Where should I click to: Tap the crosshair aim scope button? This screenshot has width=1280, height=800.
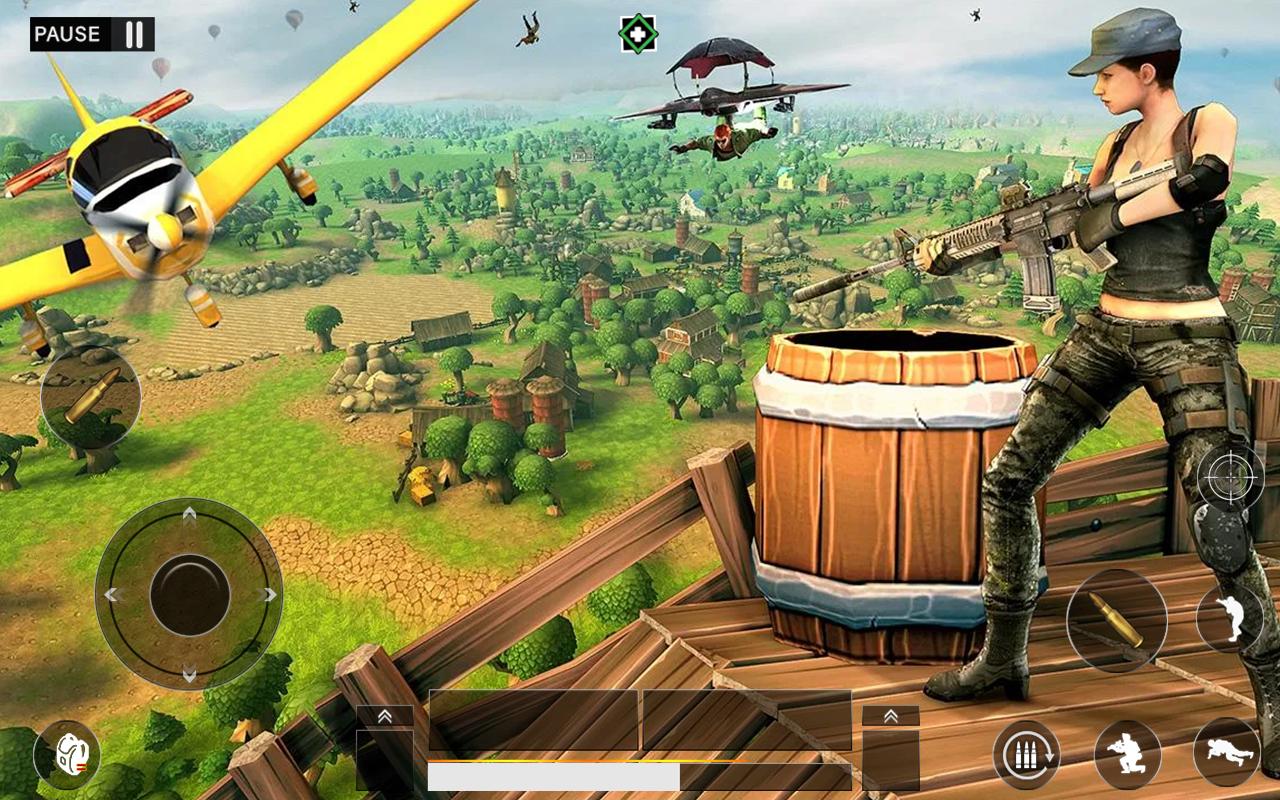(x=1230, y=477)
